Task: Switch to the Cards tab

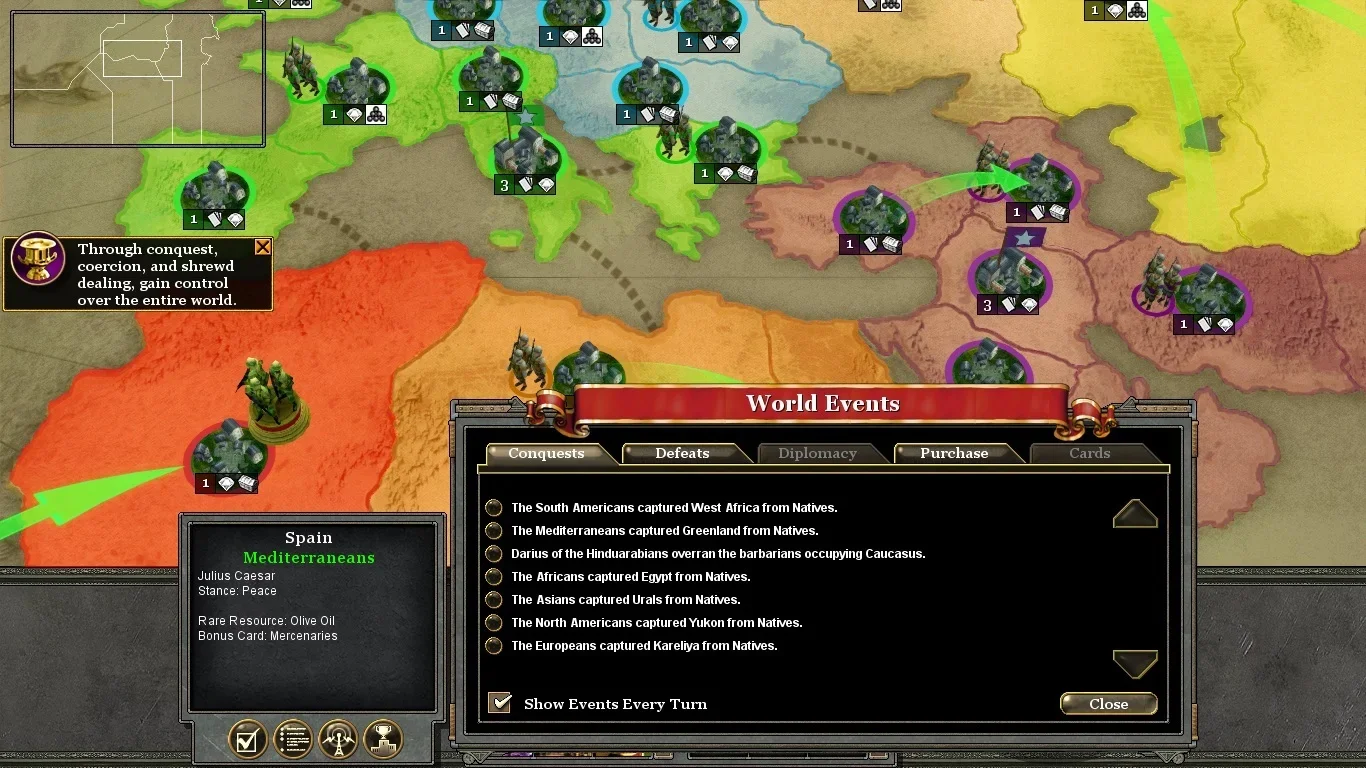Action: (1089, 454)
